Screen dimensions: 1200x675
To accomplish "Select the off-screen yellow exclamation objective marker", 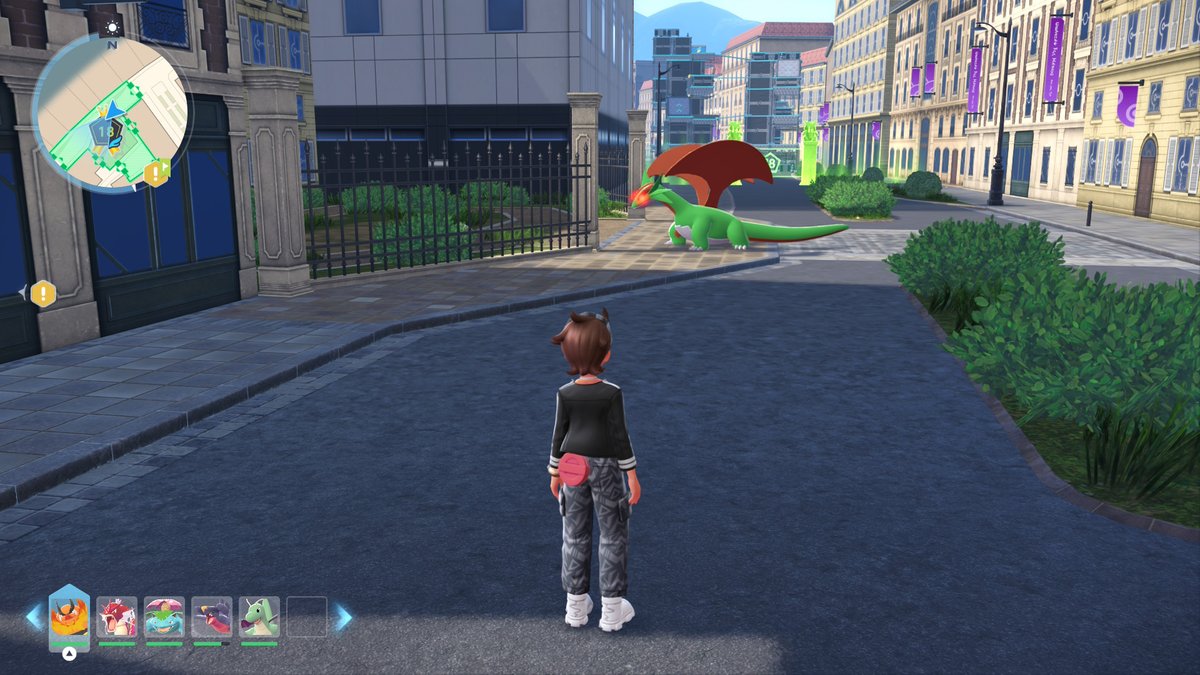I will point(42,293).
